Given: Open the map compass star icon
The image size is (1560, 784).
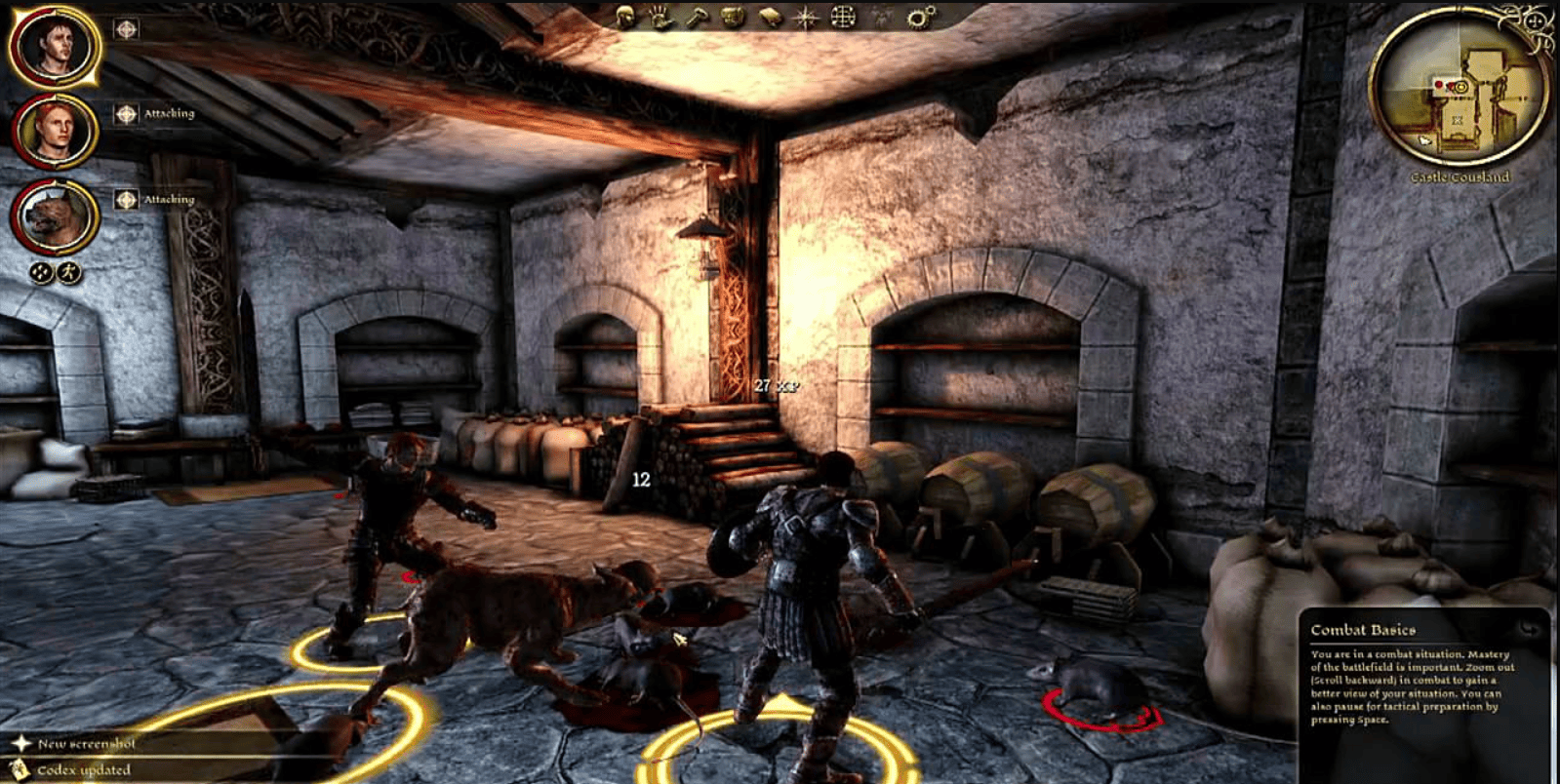Looking at the screenshot, I should (x=806, y=17).
